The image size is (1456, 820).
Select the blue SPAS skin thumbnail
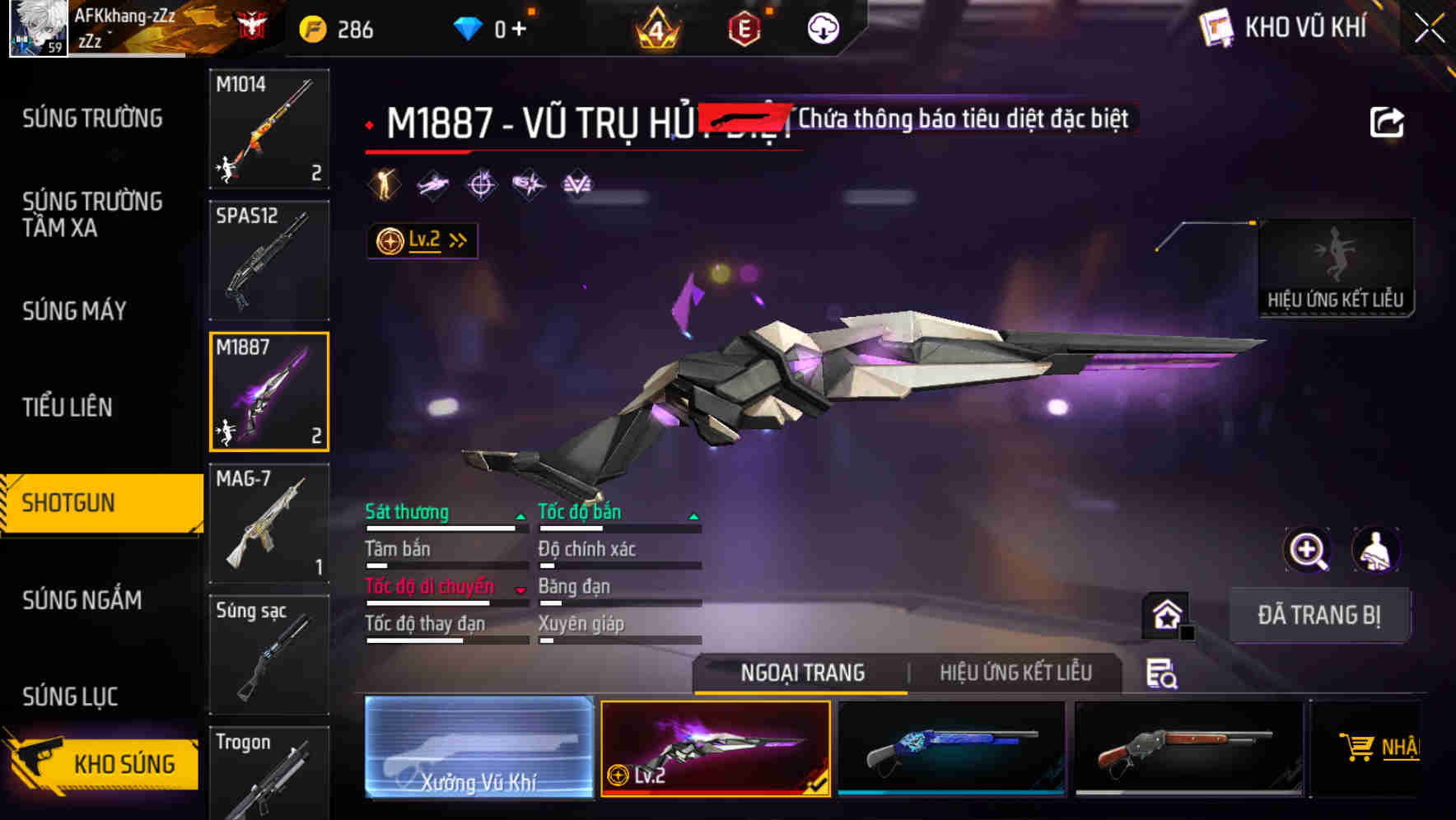pos(951,749)
